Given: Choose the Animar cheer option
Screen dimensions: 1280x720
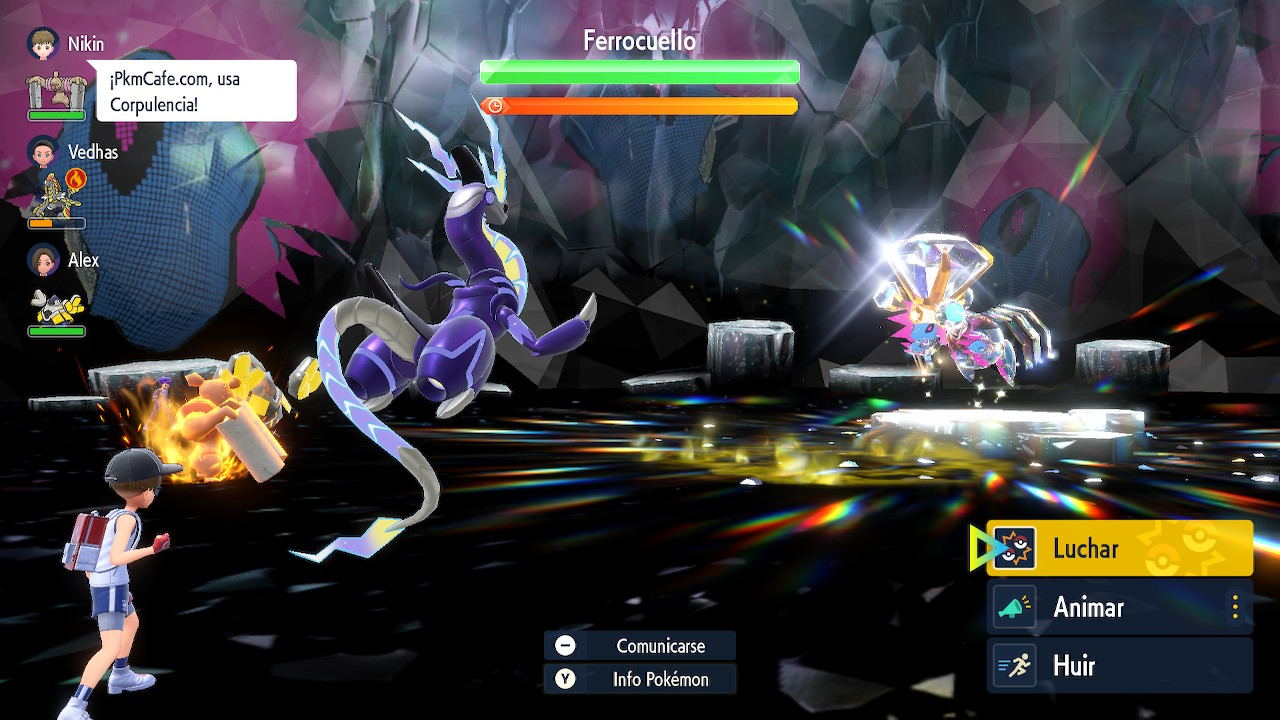Looking at the screenshot, I should click(1110, 607).
